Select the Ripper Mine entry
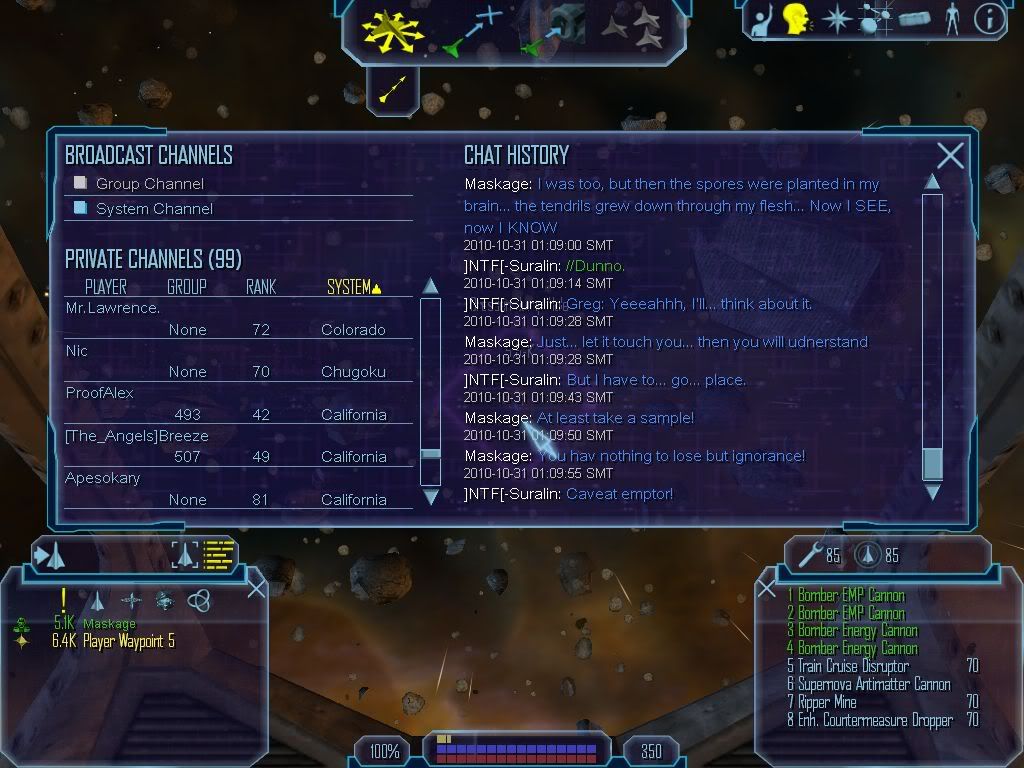The image size is (1024, 768). (x=826, y=702)
